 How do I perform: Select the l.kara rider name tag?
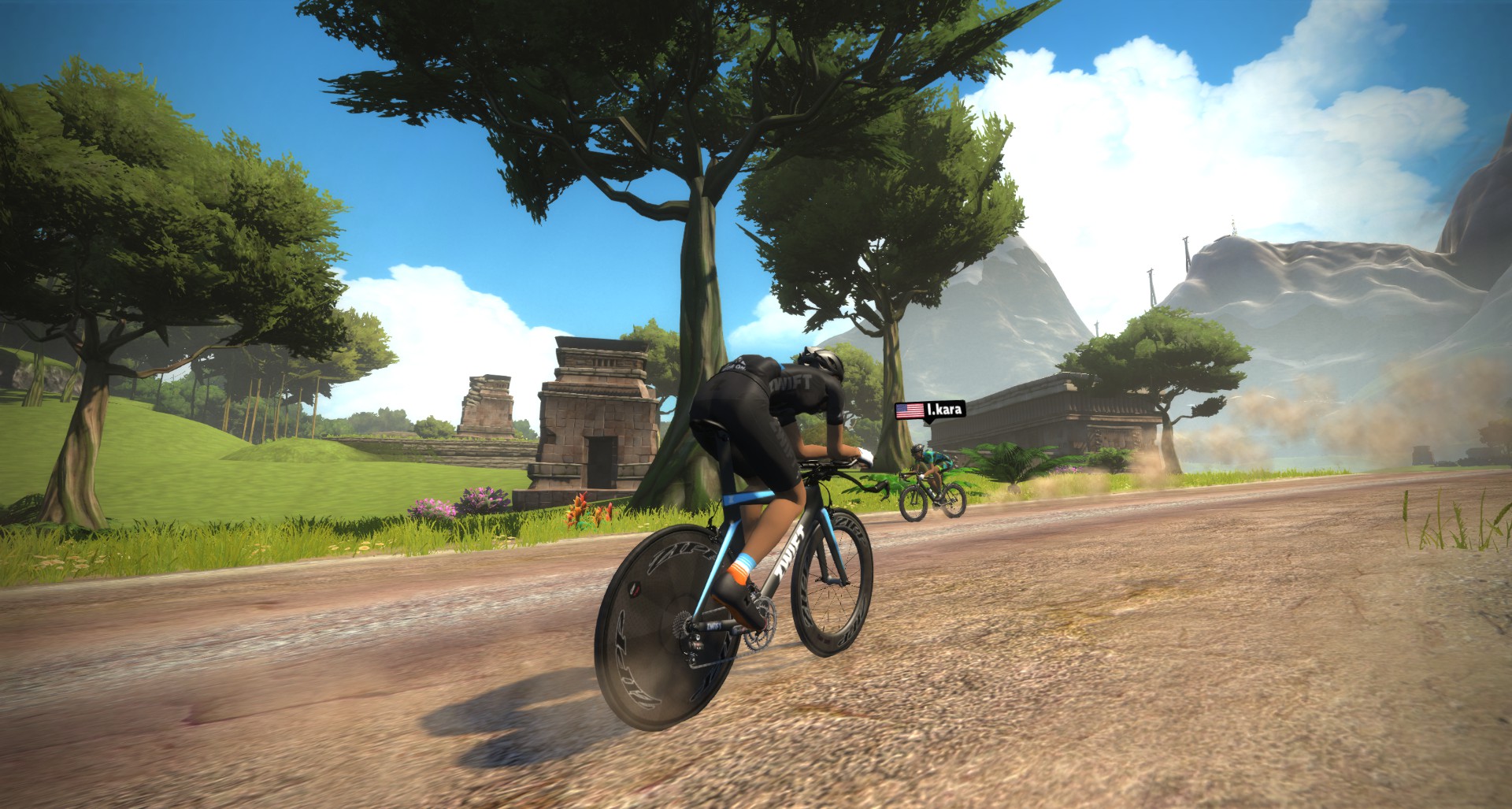point(930,410)
